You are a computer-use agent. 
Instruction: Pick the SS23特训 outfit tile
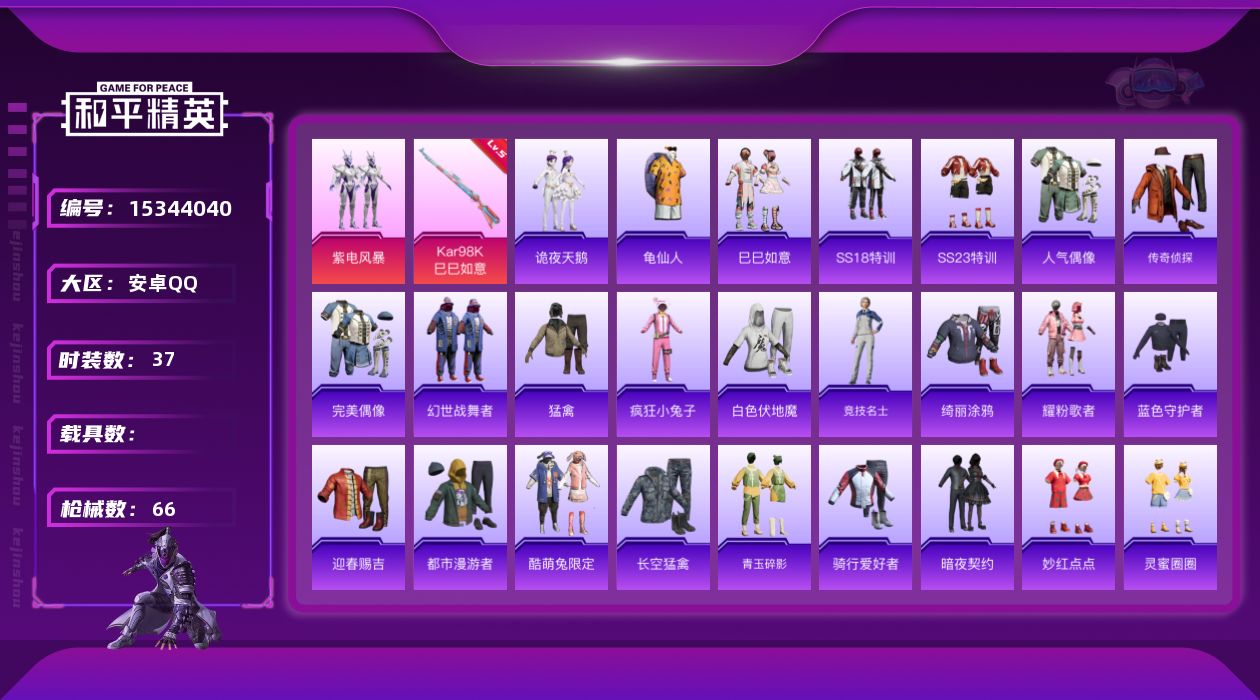click(x=967, y=211)
